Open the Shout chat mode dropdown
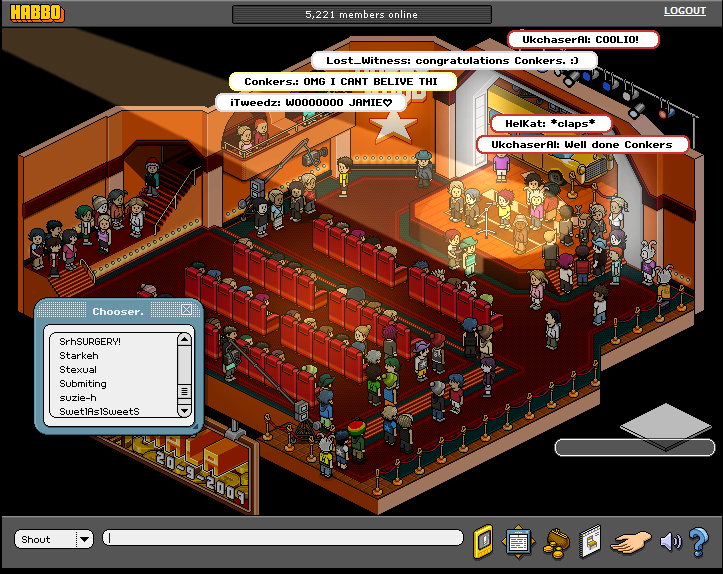Image resolution: width=723 pixels, height=574 pixels. coord(84,539)
